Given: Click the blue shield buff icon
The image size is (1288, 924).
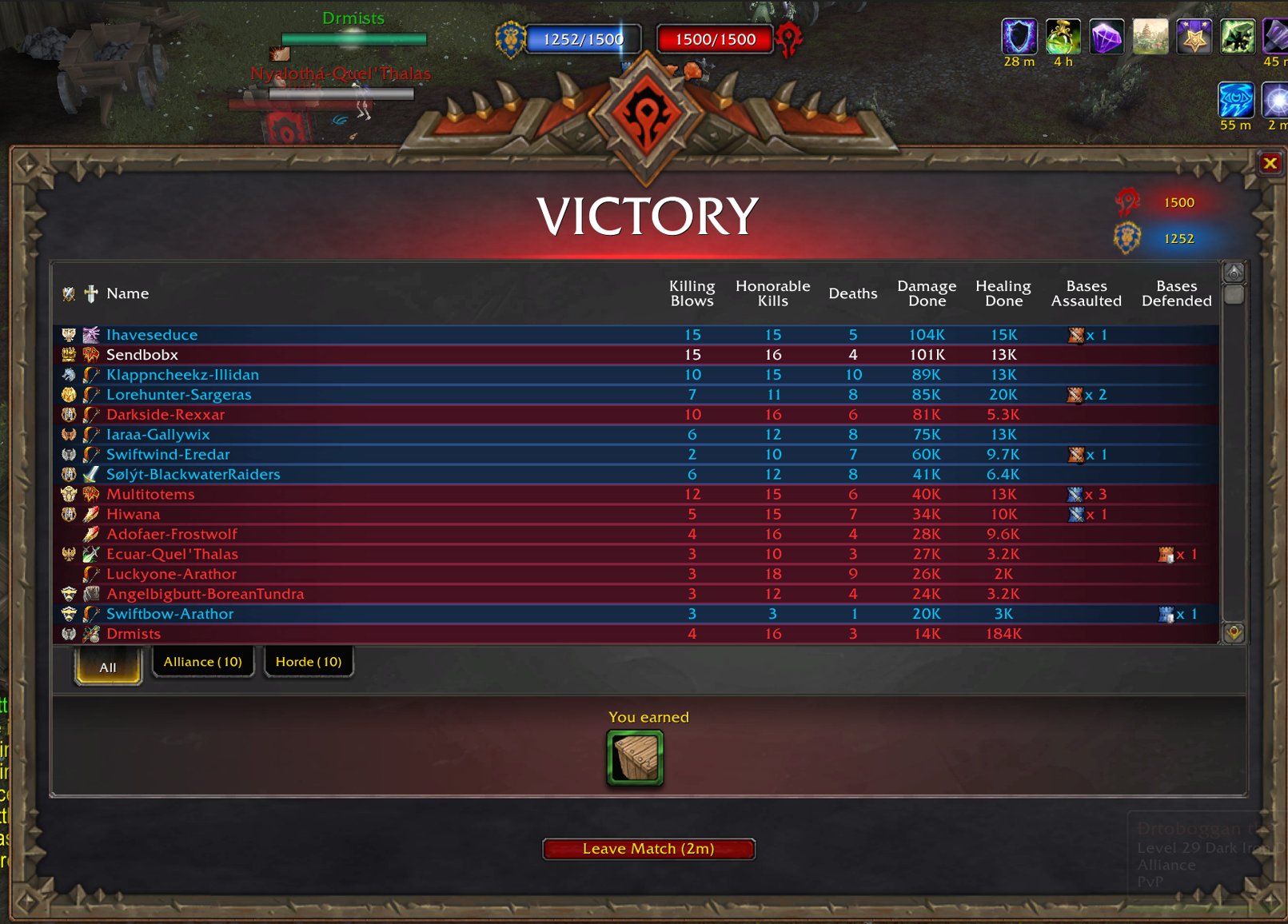Looking at the screenshot, I should [1019, 37].
